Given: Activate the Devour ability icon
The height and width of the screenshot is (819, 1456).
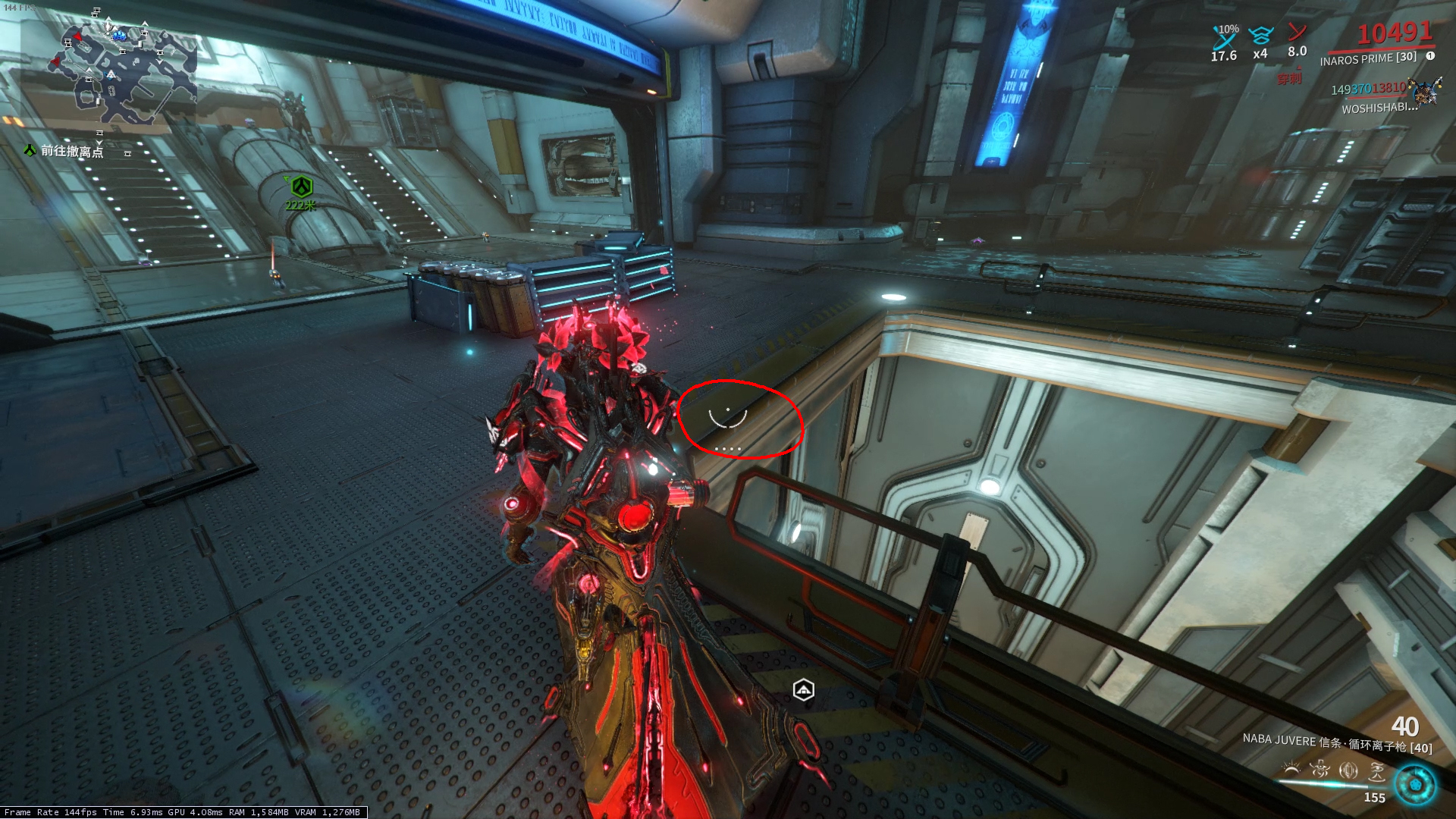Looking at the screenshot, I should (x=1320, y=769).
